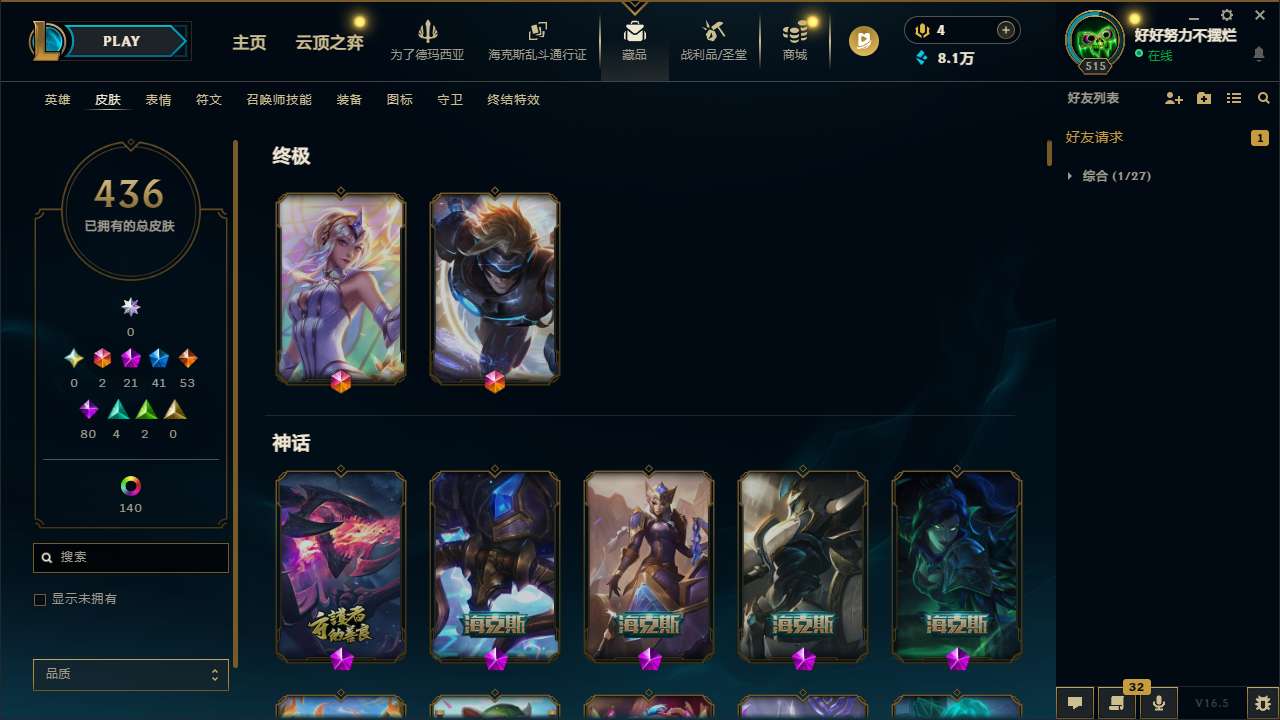Toggle voice chat mic in the top bar
1280x720 pixels.
pyautogui.click(x=921, y=30)
